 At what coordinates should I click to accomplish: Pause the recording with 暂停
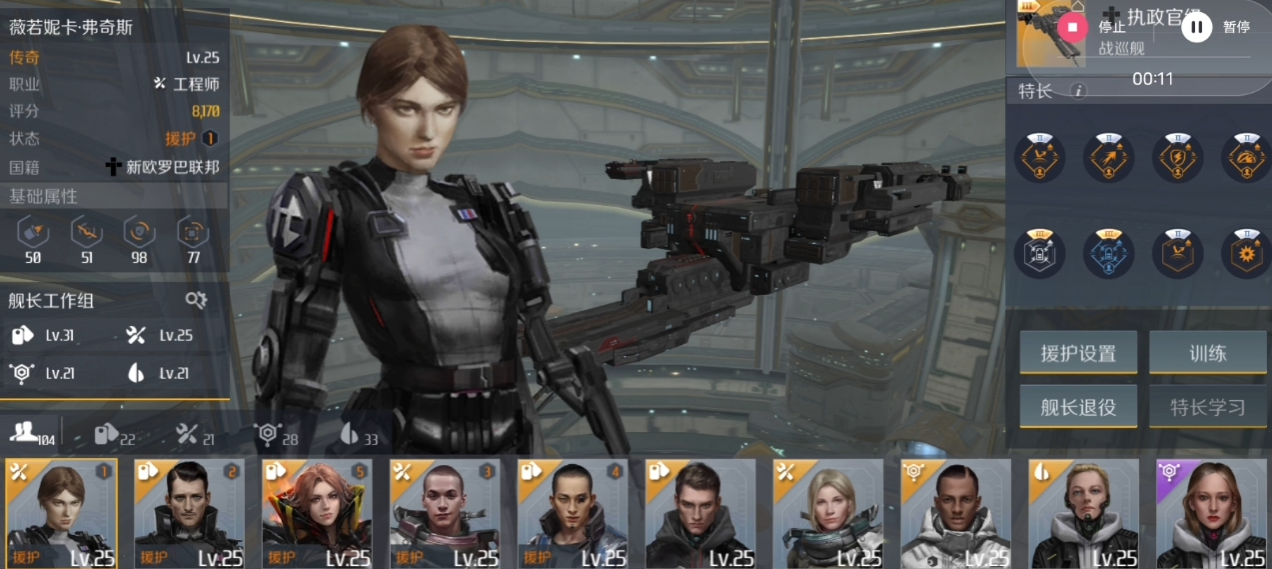coord(1197,27)
